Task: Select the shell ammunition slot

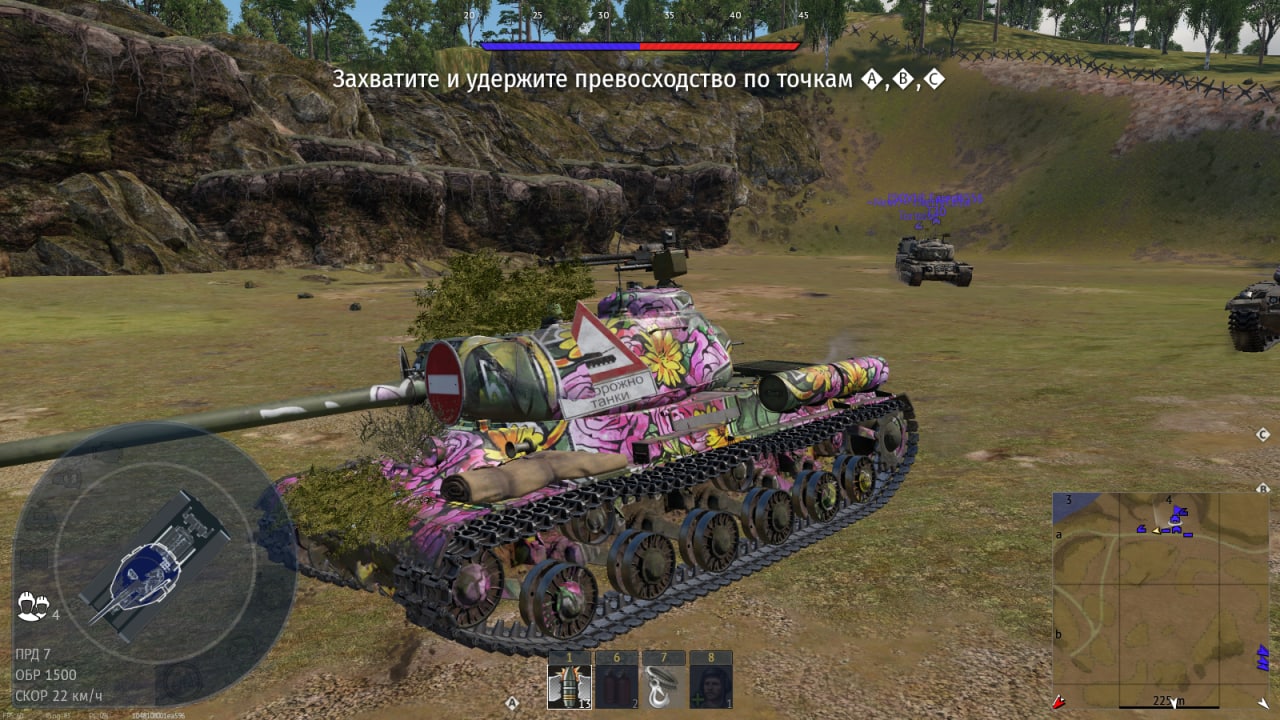Action: click(568, 686)
